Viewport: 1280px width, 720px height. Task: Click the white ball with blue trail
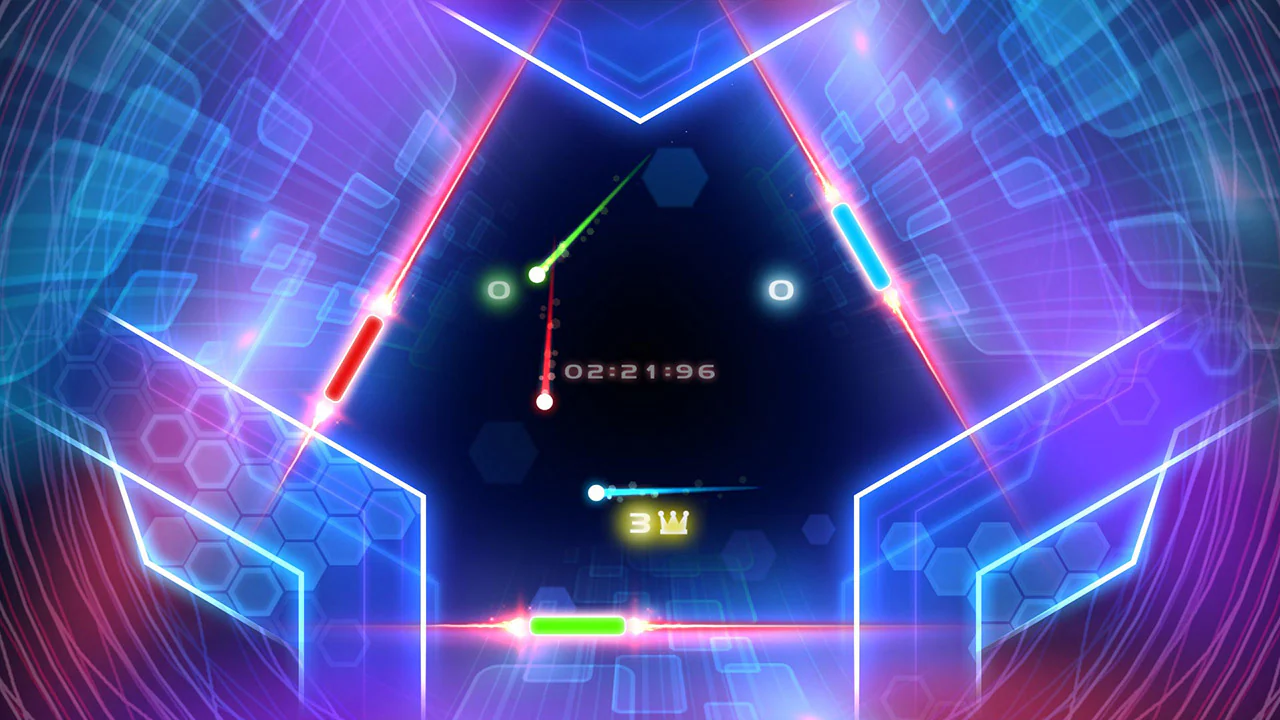pyautogui.click(x=596, y=492)
